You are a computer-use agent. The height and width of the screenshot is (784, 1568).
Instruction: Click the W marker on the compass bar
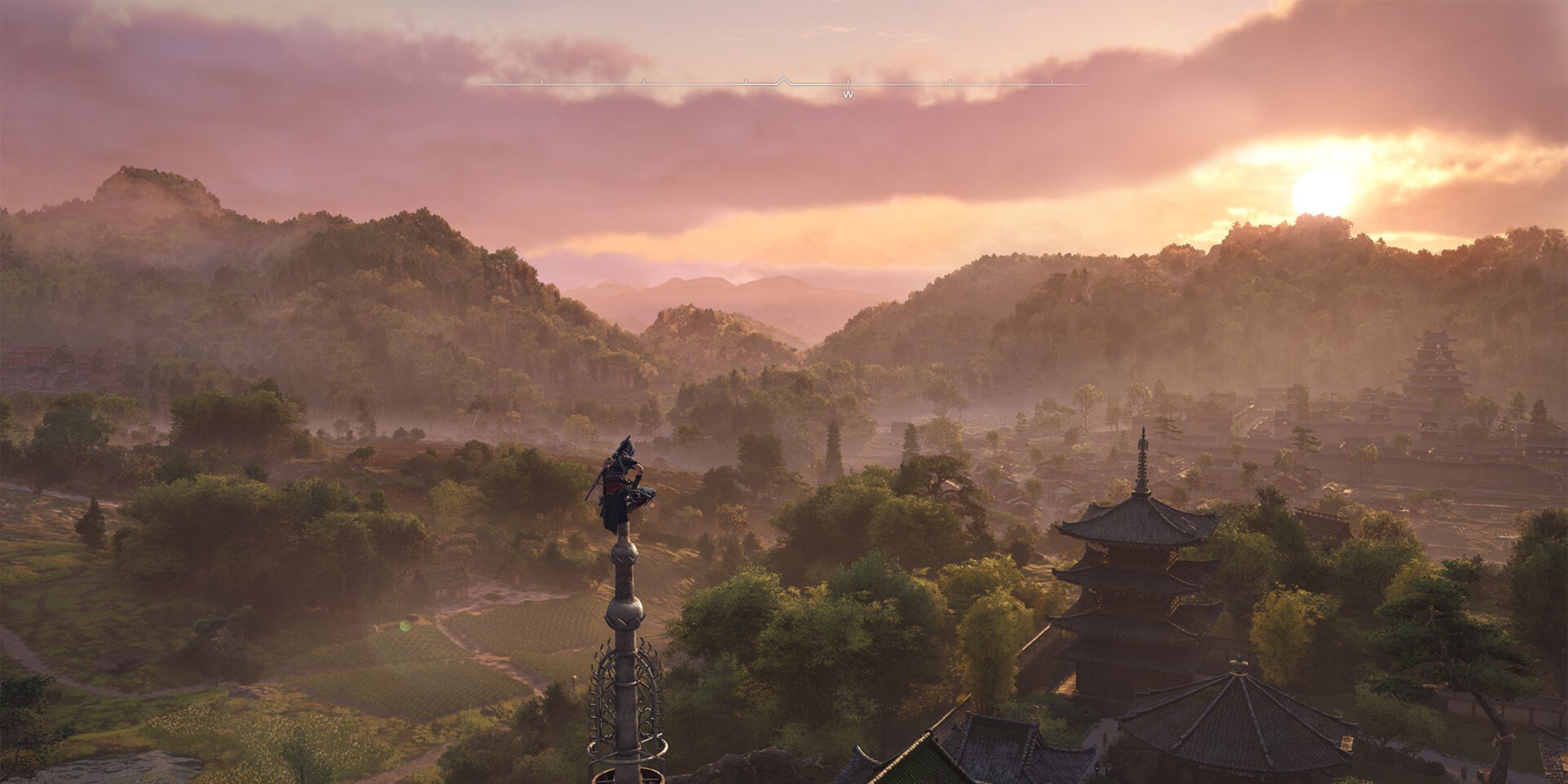[x=848, y=94]
